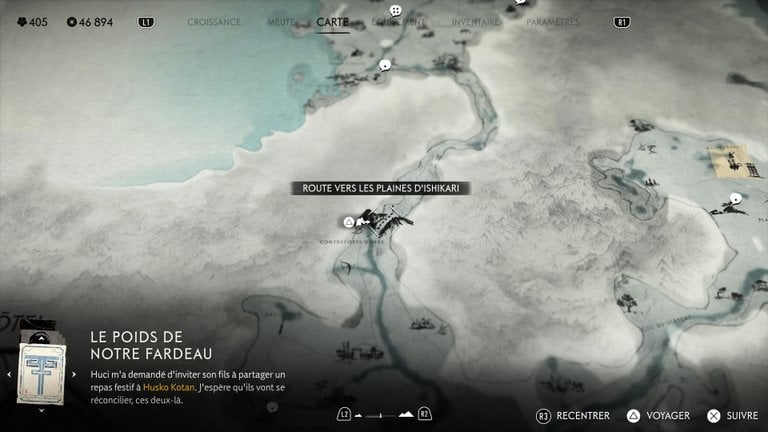Click the quest card for Le Poids de Notre Fardeau
The height and width of the screenshot is (432, 768).
coord(41,372)
